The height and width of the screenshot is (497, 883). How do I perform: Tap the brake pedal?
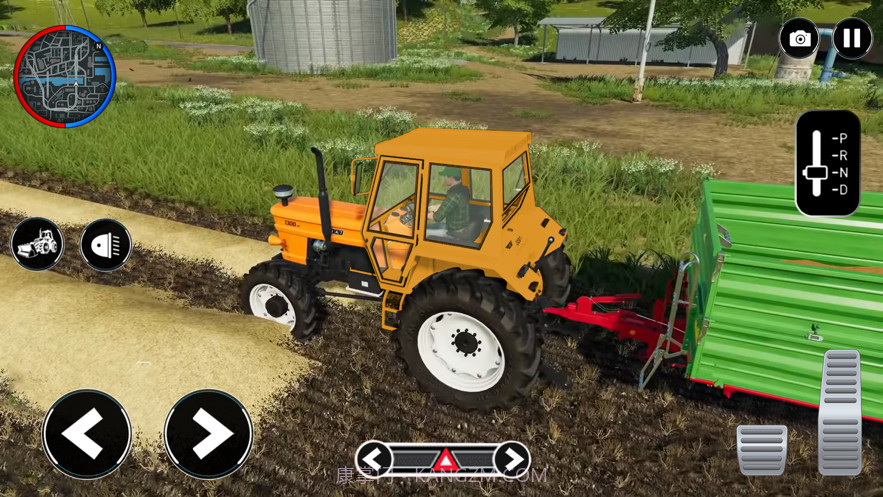coord(762,449)
